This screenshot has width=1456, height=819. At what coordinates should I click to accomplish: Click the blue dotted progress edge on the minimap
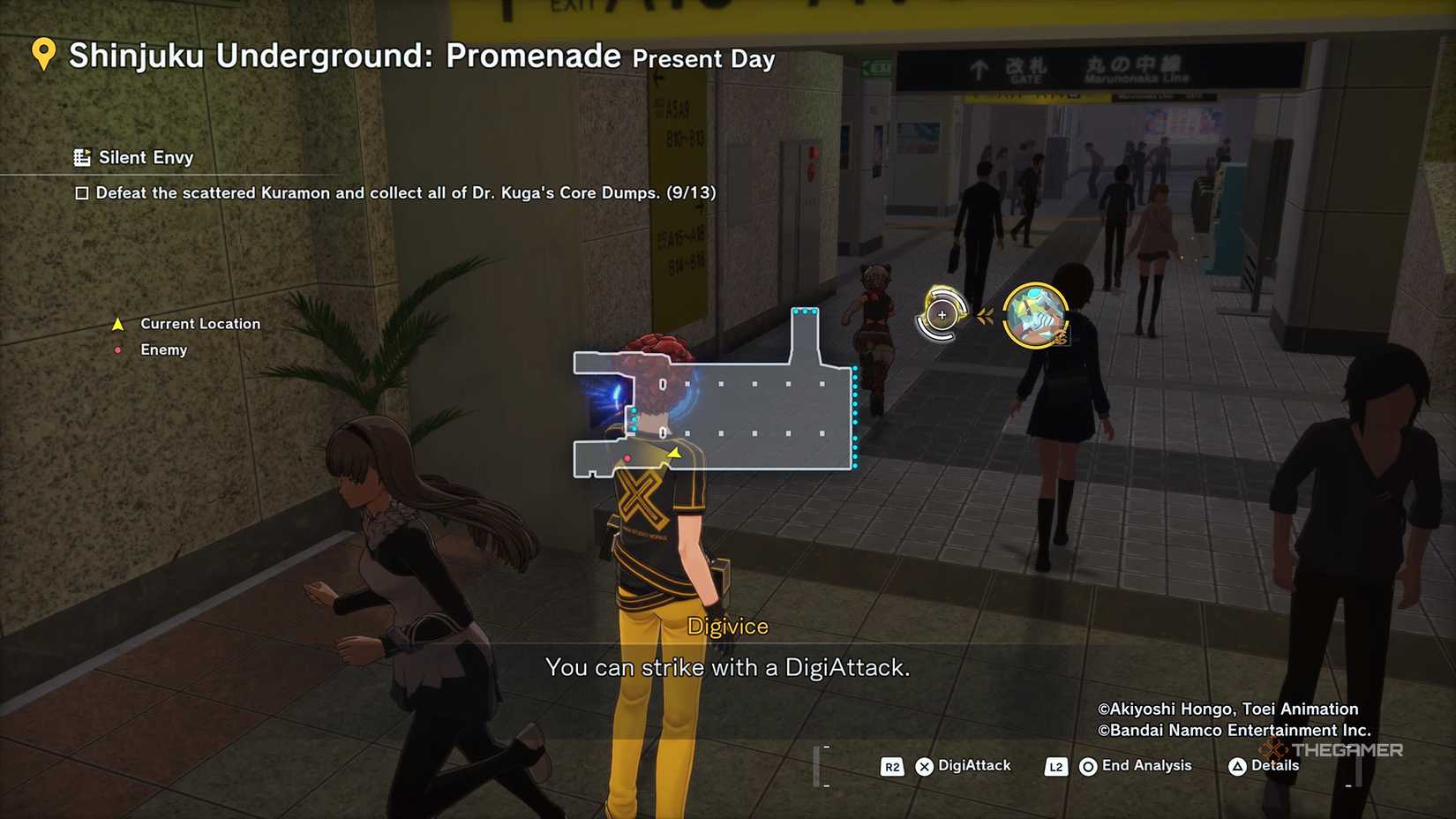coord(853,415)
